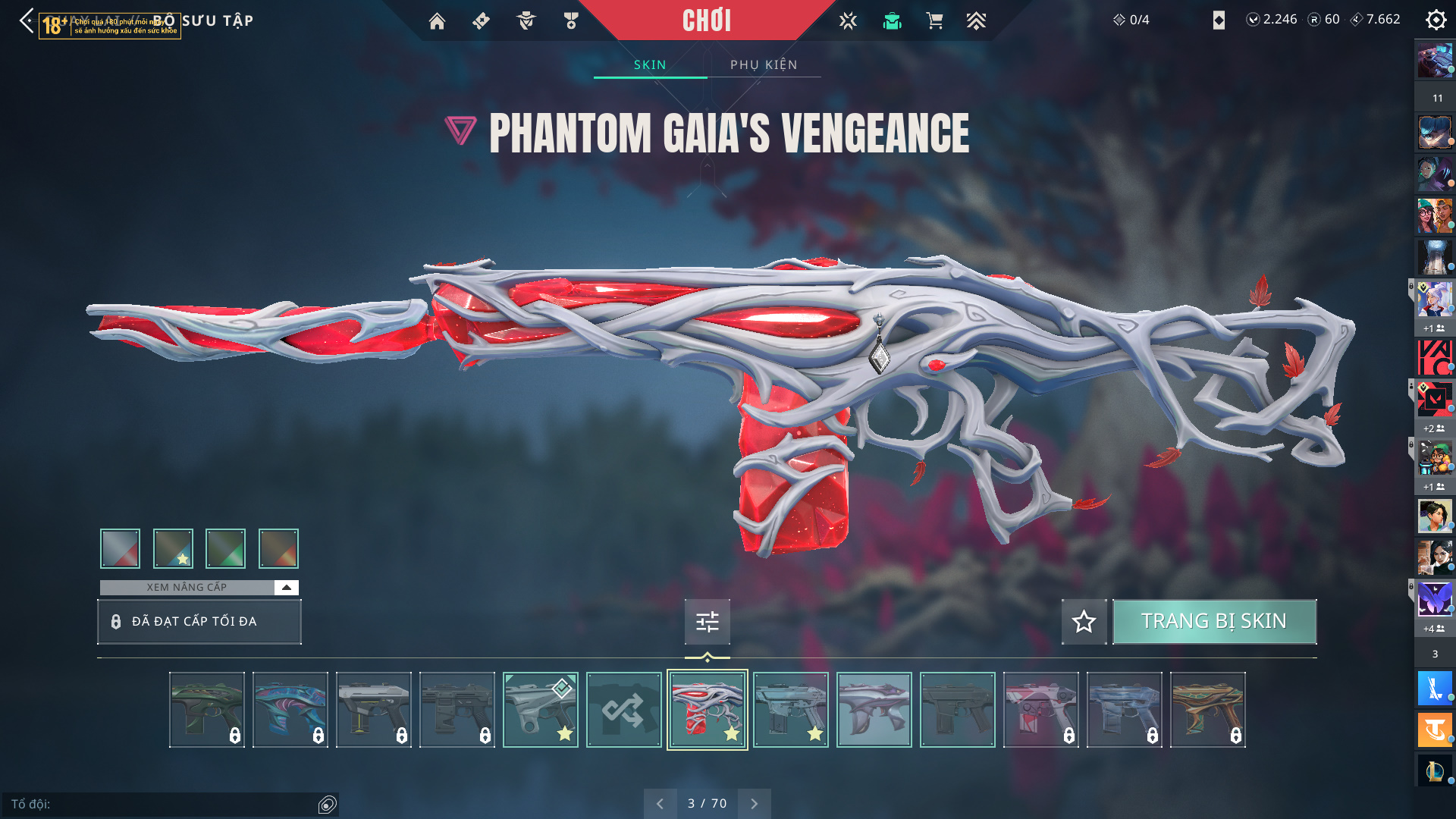This screenshot has height=819, width=1456.
Task: Pick the random skin shuffle tile
Action: [623, 710]
